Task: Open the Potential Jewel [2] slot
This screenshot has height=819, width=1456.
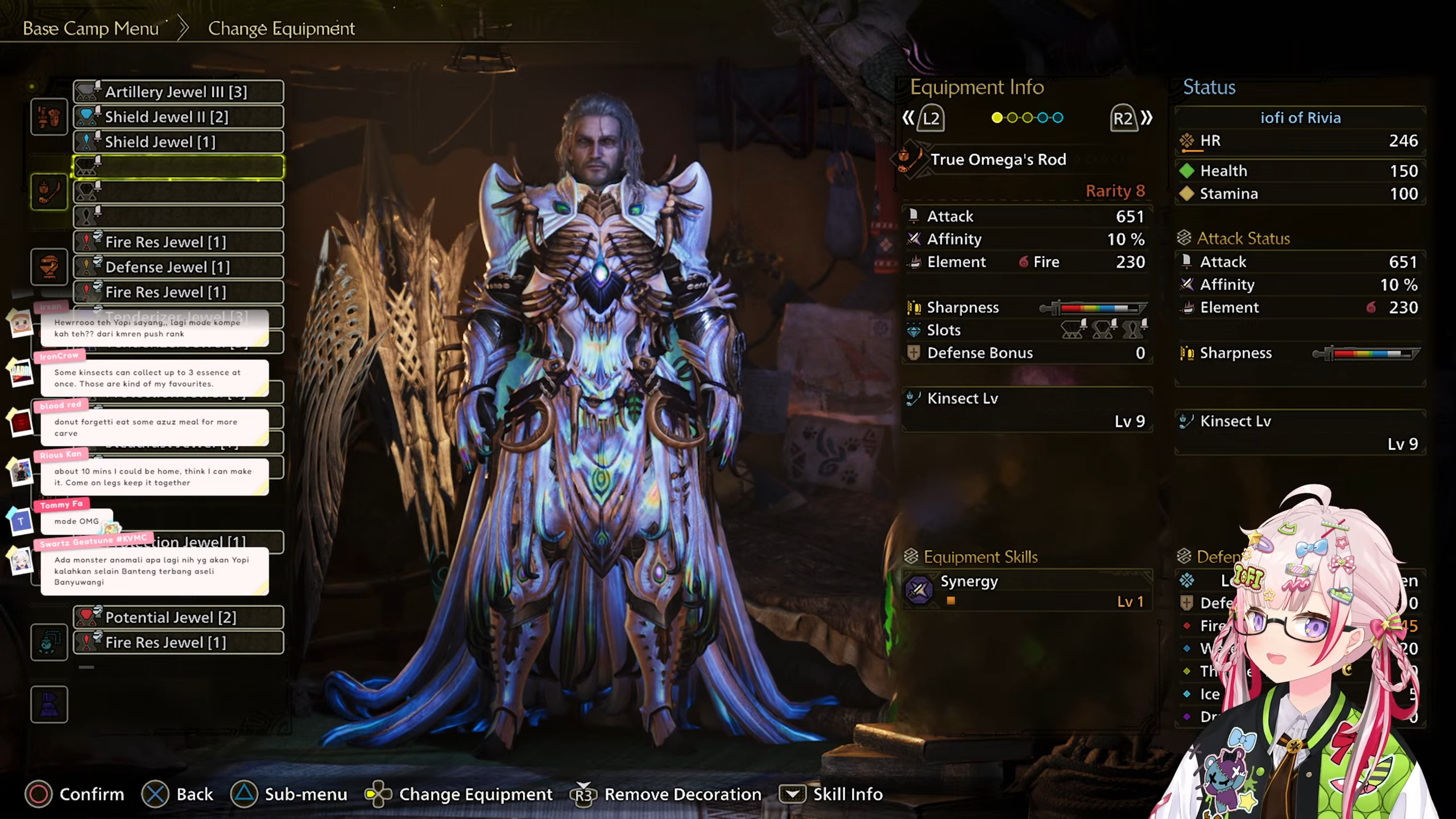Action: [178, 617]
